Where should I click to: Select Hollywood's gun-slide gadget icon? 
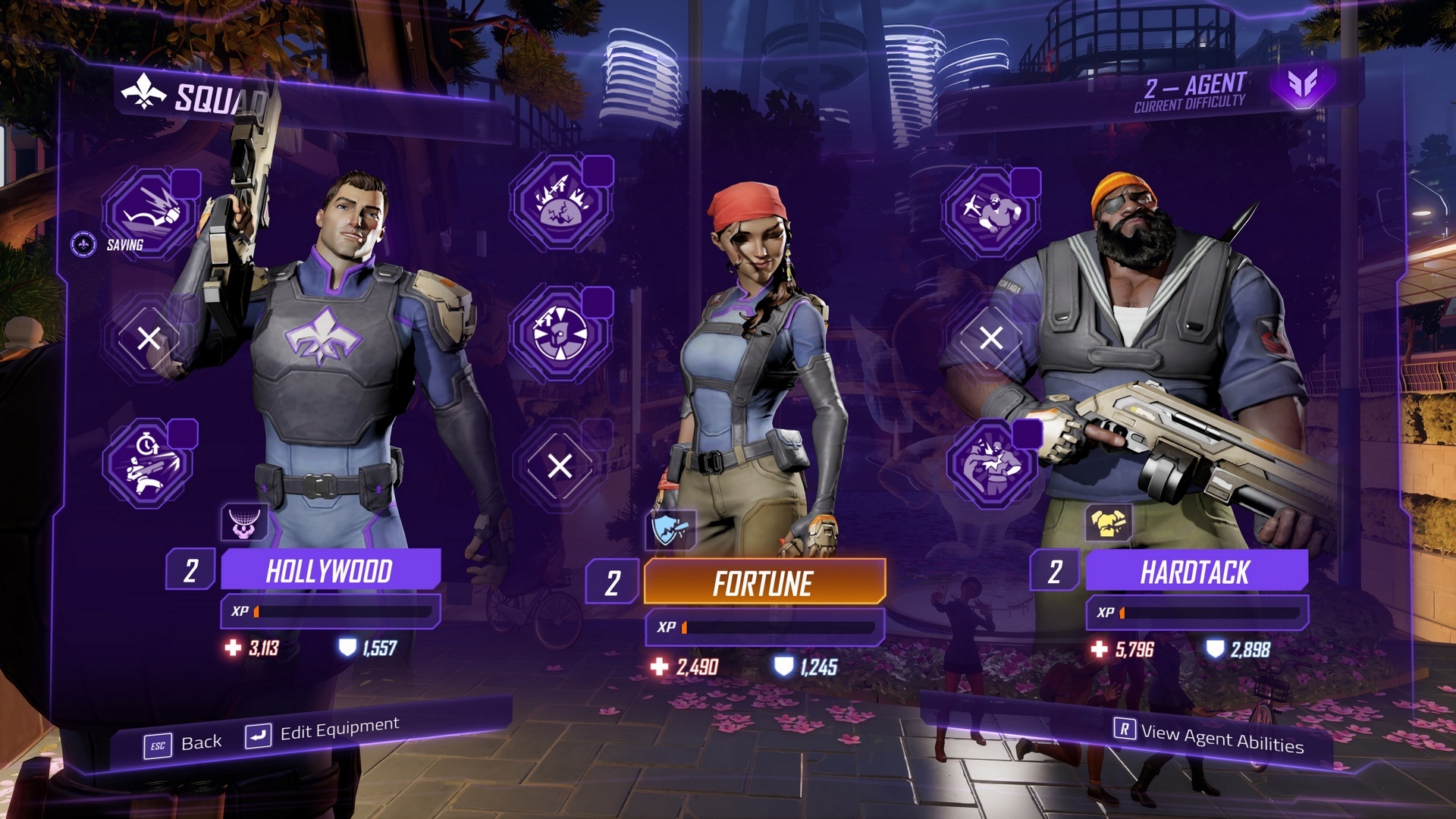coord(149,213)
